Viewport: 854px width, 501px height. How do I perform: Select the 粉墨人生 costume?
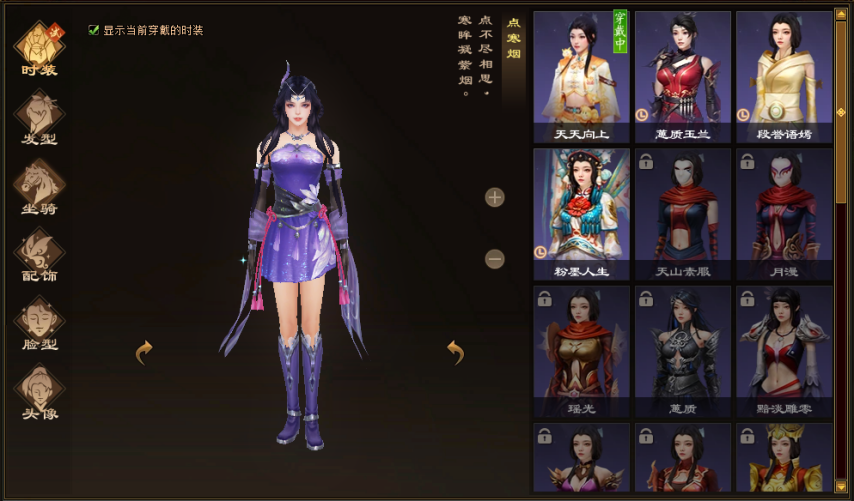[x=581, y=214]
